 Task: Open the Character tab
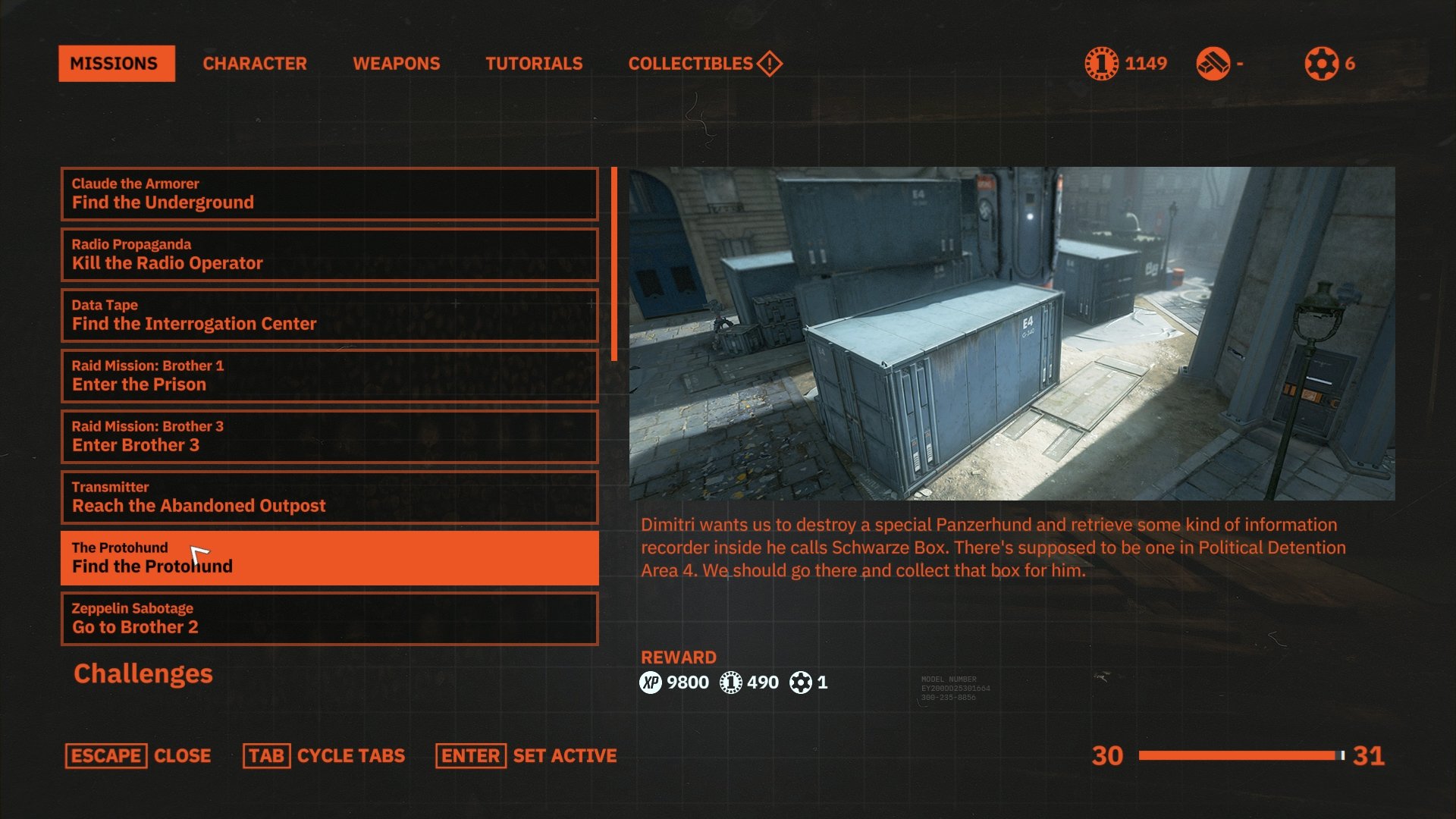255,64
